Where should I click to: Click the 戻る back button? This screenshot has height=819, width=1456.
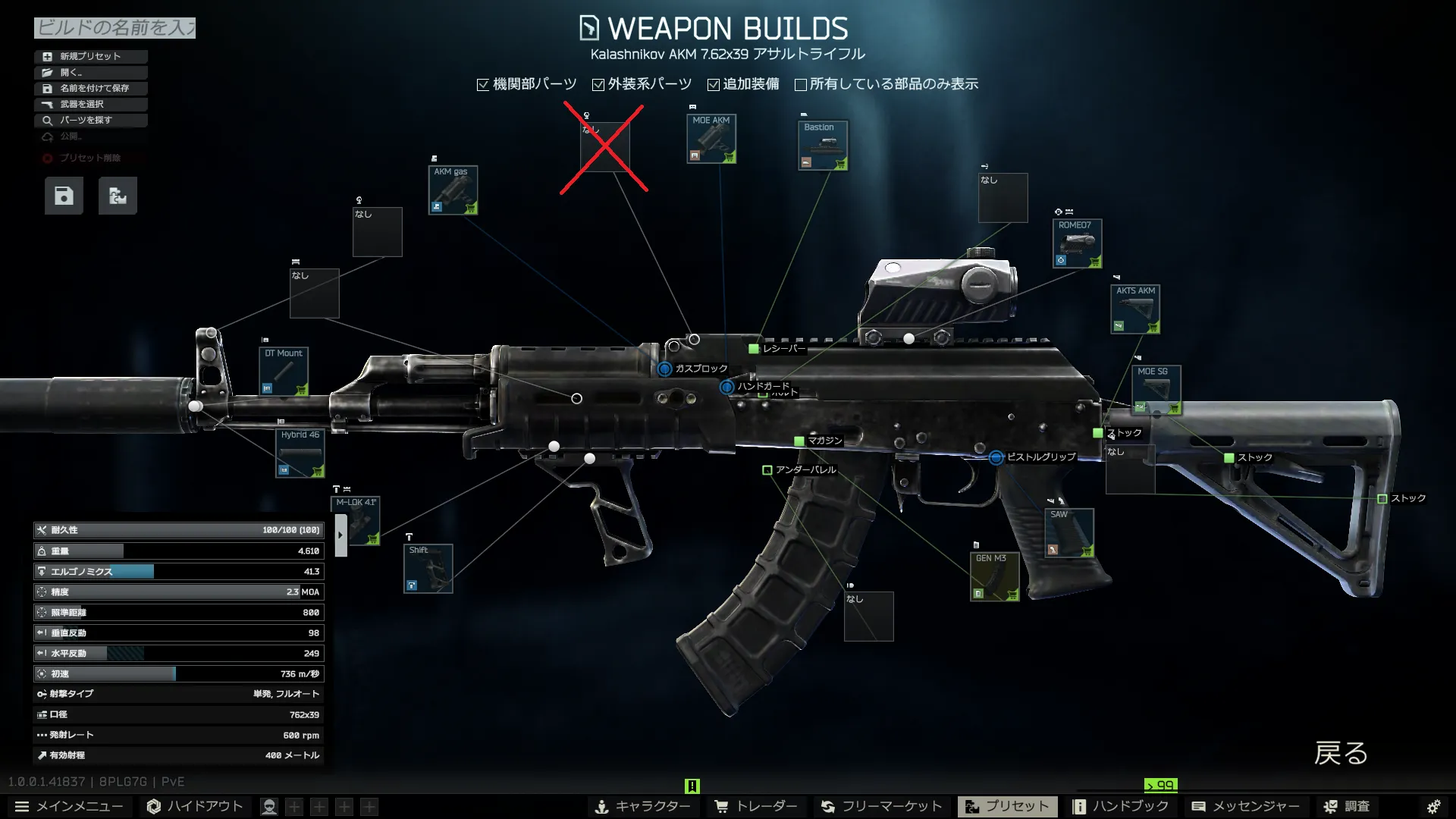coord(1341,753)
